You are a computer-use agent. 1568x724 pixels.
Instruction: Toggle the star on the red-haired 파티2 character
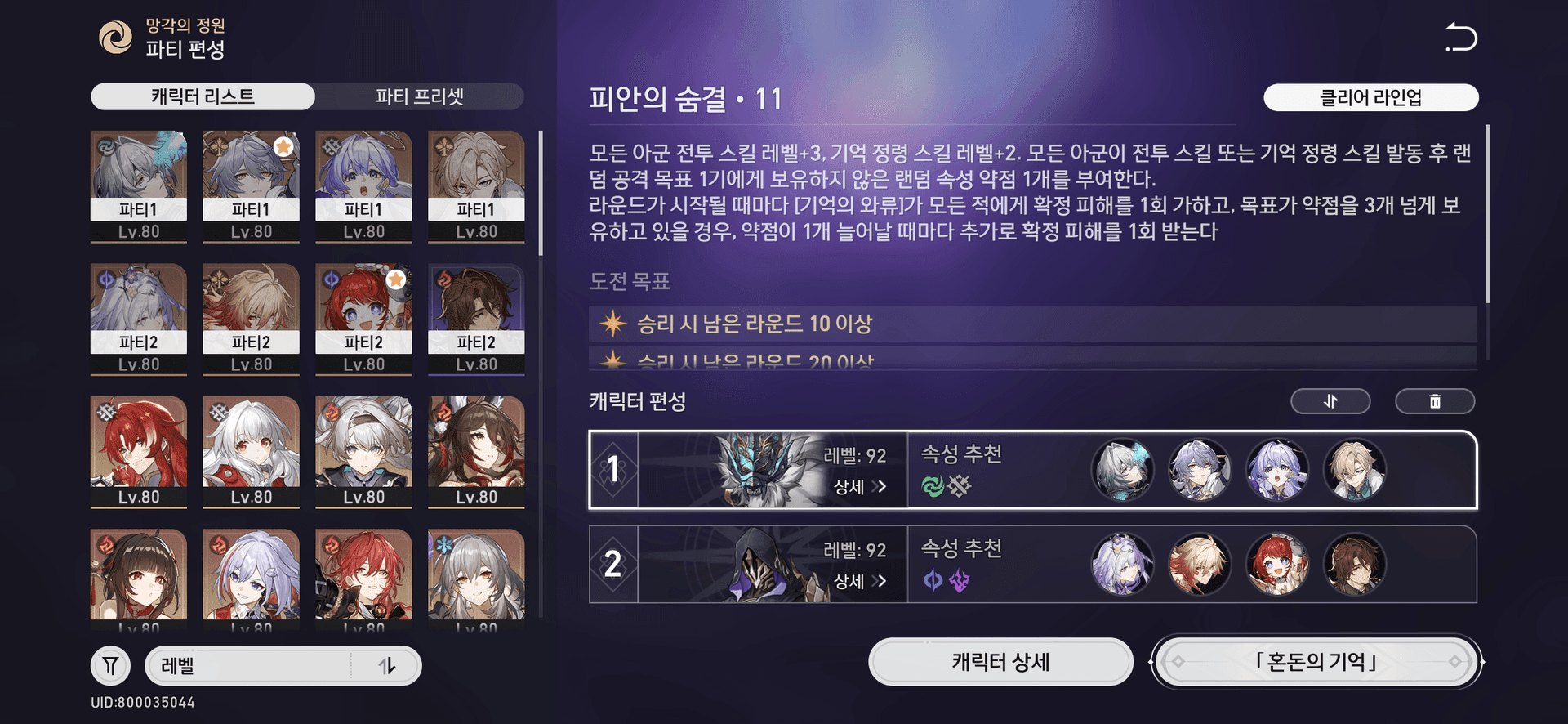pos(394,280)
